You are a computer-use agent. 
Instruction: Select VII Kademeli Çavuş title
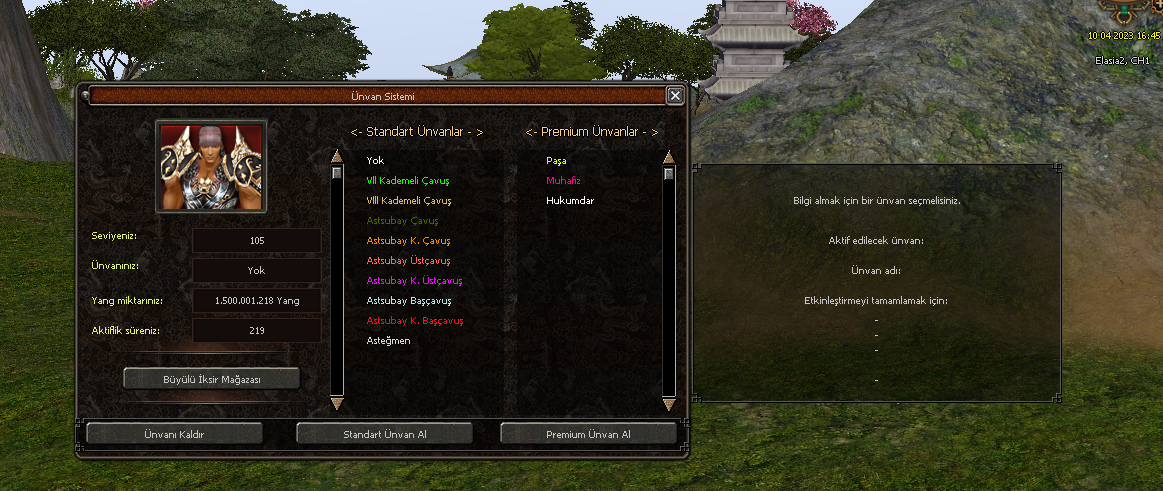point(408,181)
